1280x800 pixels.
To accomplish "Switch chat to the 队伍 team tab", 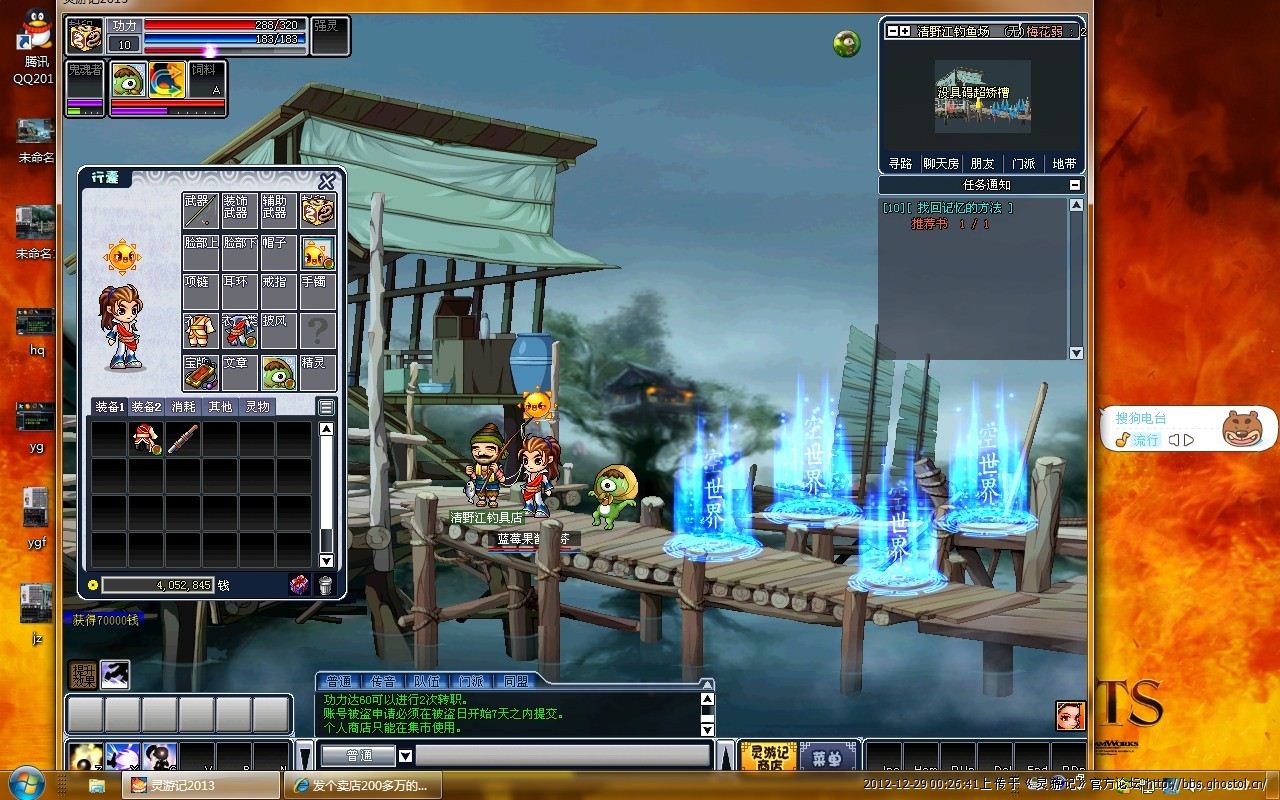I will [x=427, y=681].
